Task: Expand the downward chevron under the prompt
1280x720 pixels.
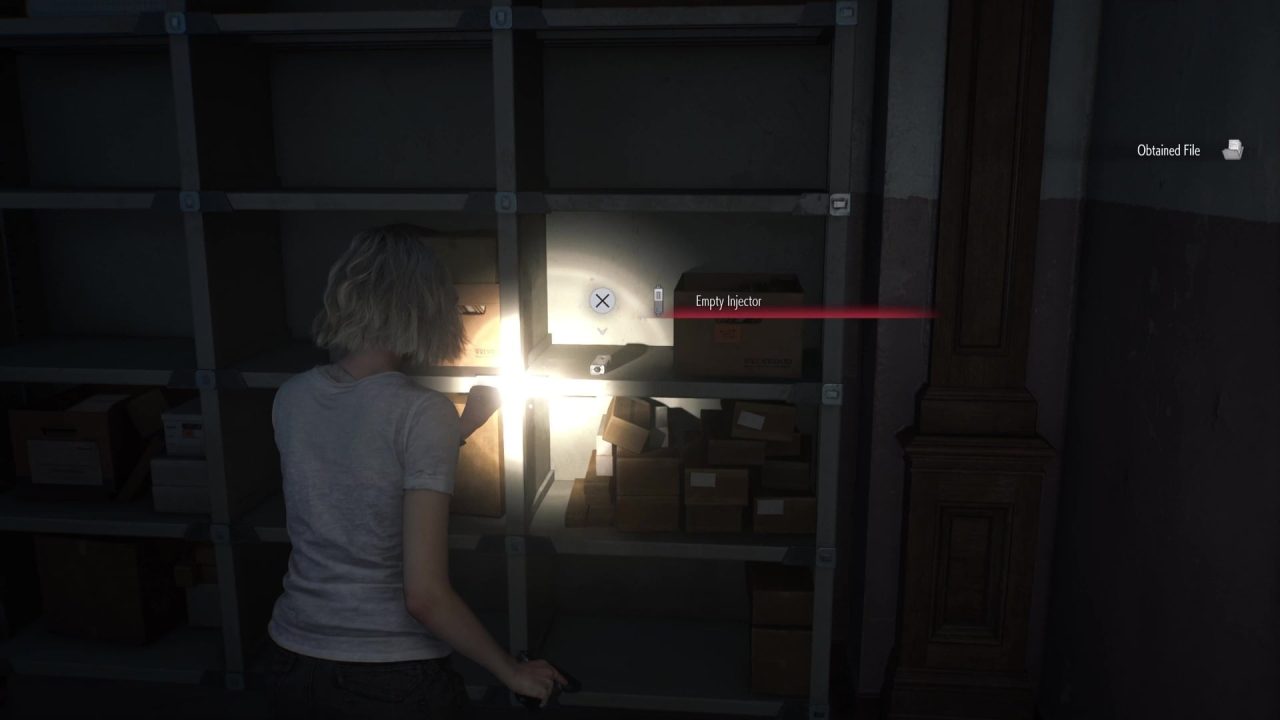Action: 601,330
